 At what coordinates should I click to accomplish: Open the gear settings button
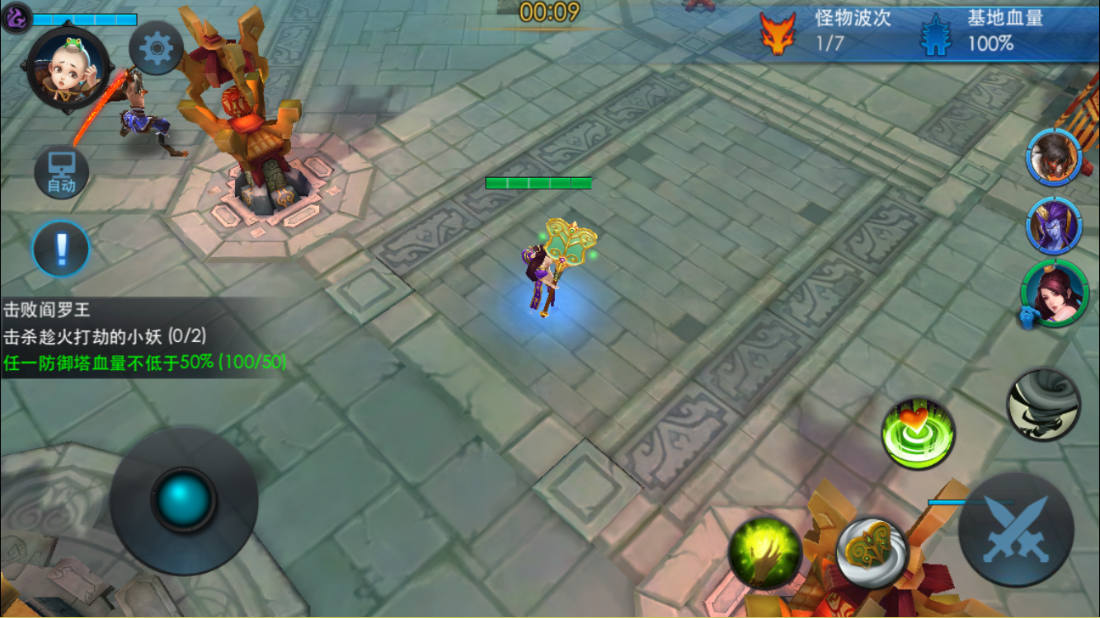(156, 47)
